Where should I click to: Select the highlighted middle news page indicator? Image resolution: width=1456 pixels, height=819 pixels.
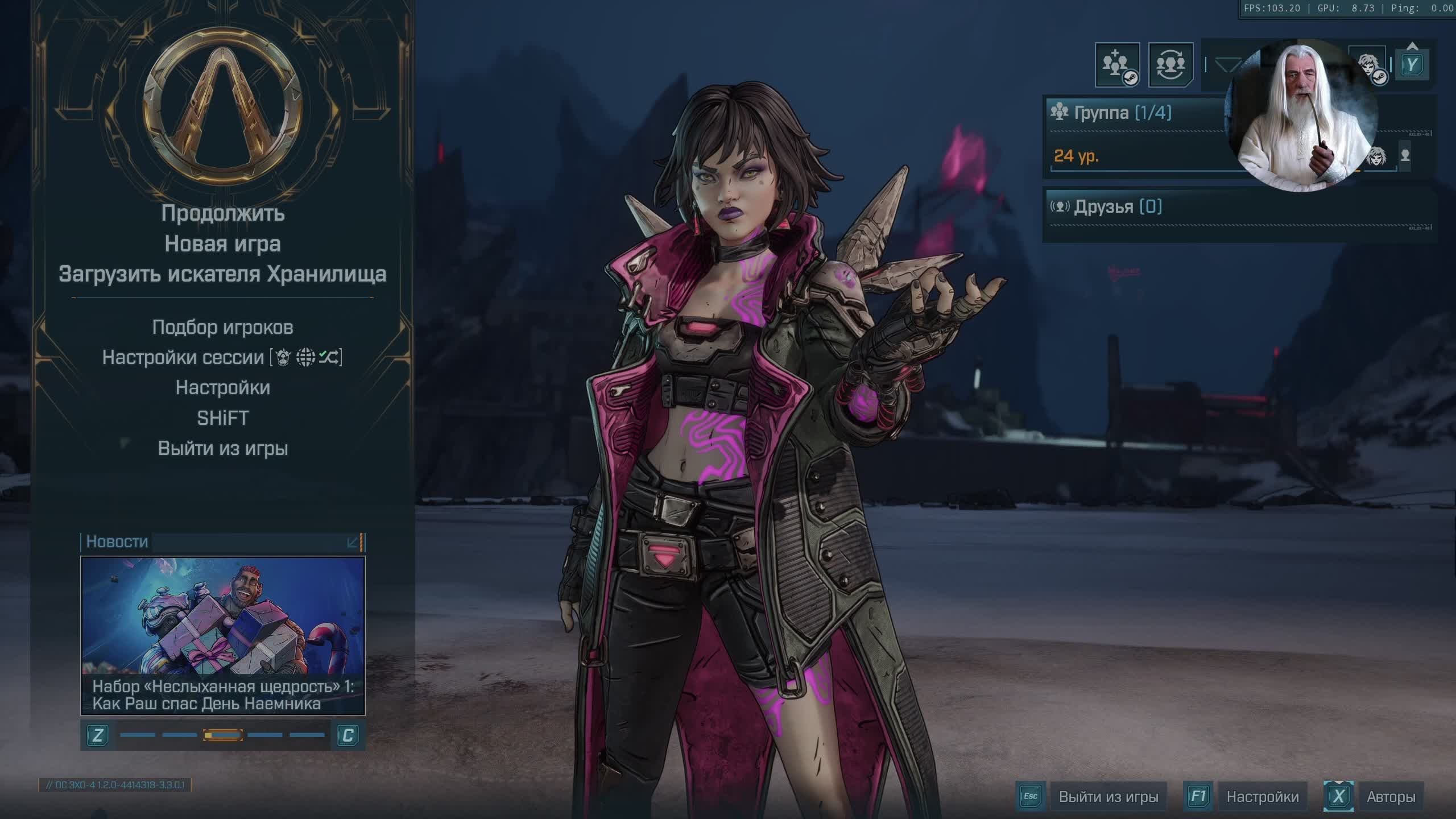click(223, 735)
